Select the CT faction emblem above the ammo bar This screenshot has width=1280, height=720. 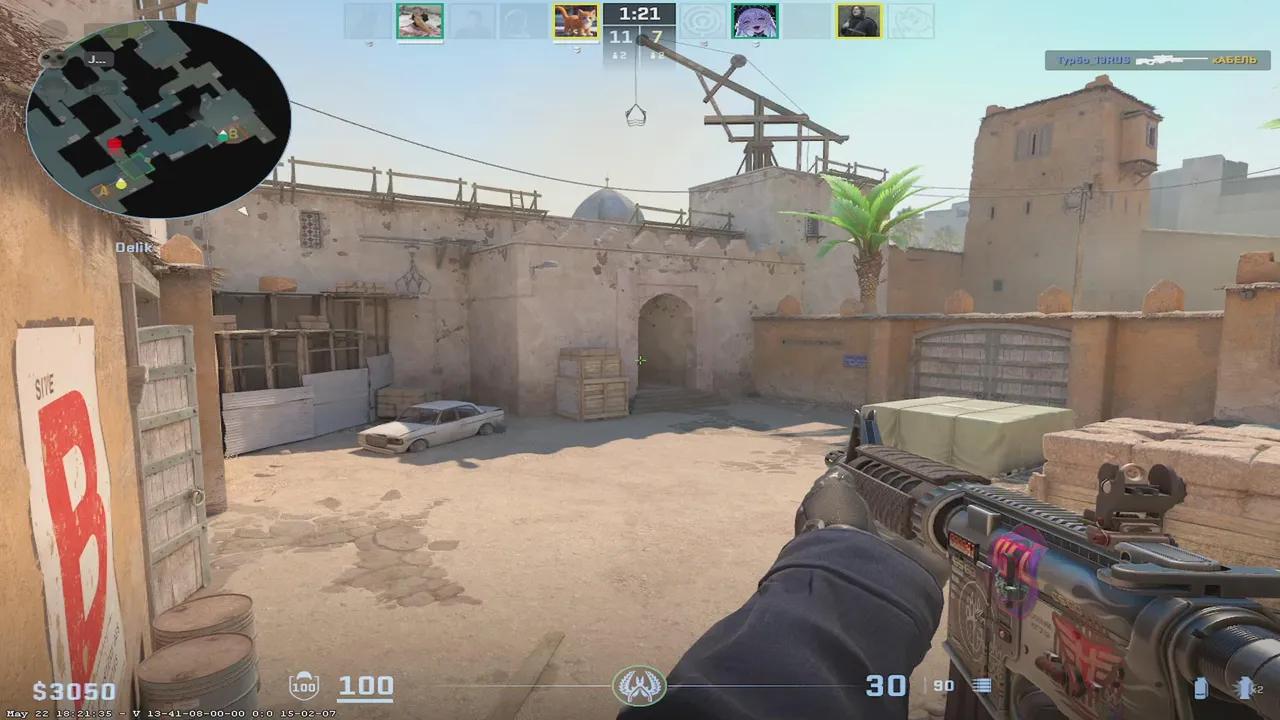click(x=640, y=687)
